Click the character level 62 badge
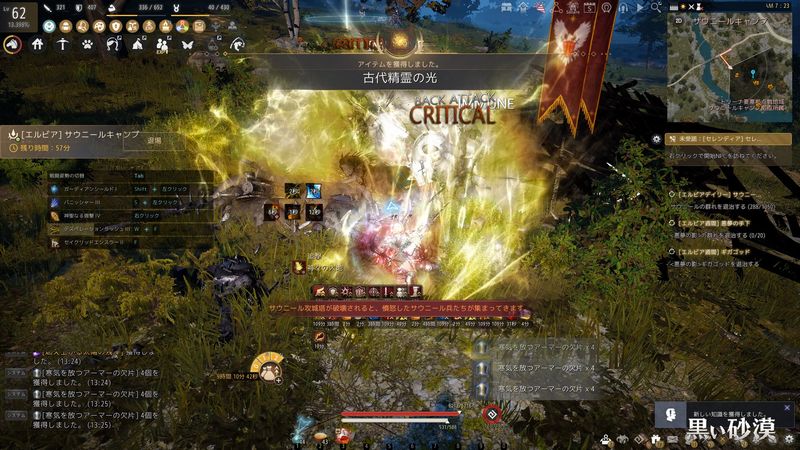 18,14
